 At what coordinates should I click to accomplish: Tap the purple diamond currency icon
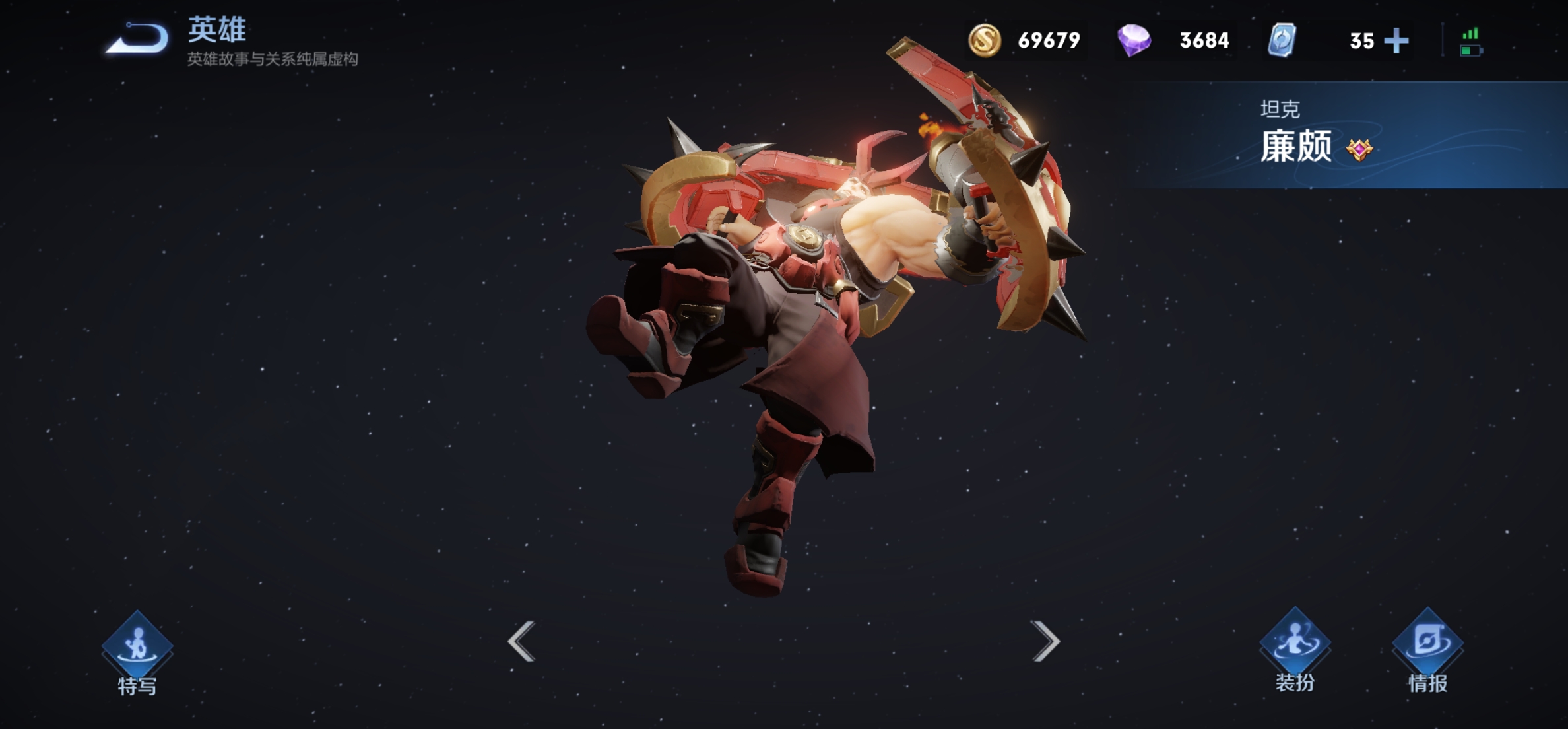coord(1134,40)
